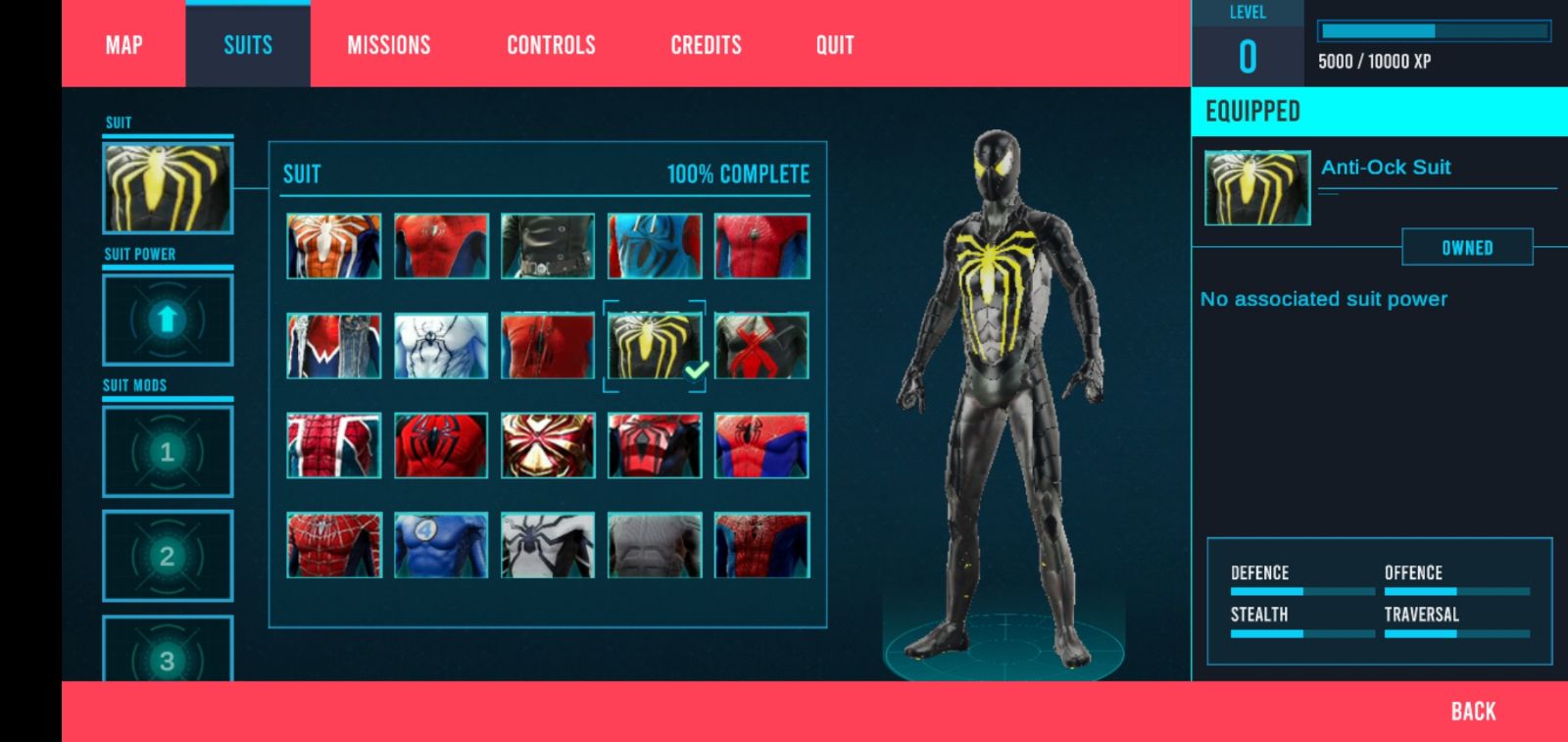Select the black leather noir suit thumbnail
Screen dimensions: 1568x742
pos(548,246)
